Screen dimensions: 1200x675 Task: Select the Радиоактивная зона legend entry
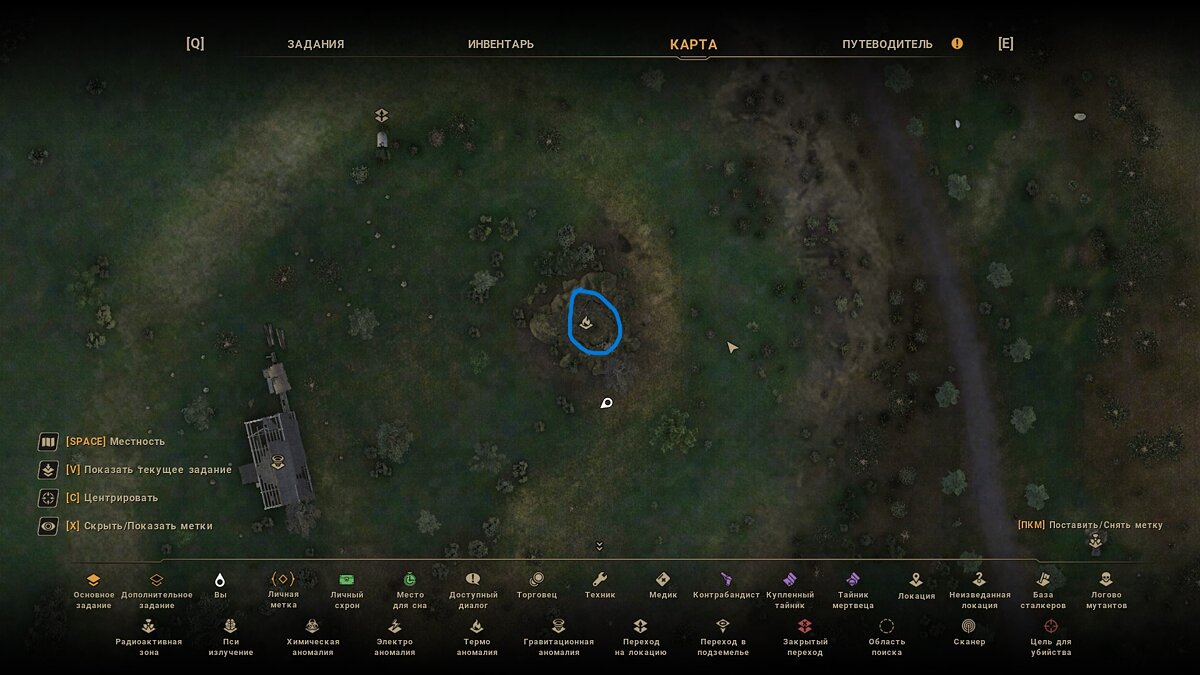click(x=149, y=626)
